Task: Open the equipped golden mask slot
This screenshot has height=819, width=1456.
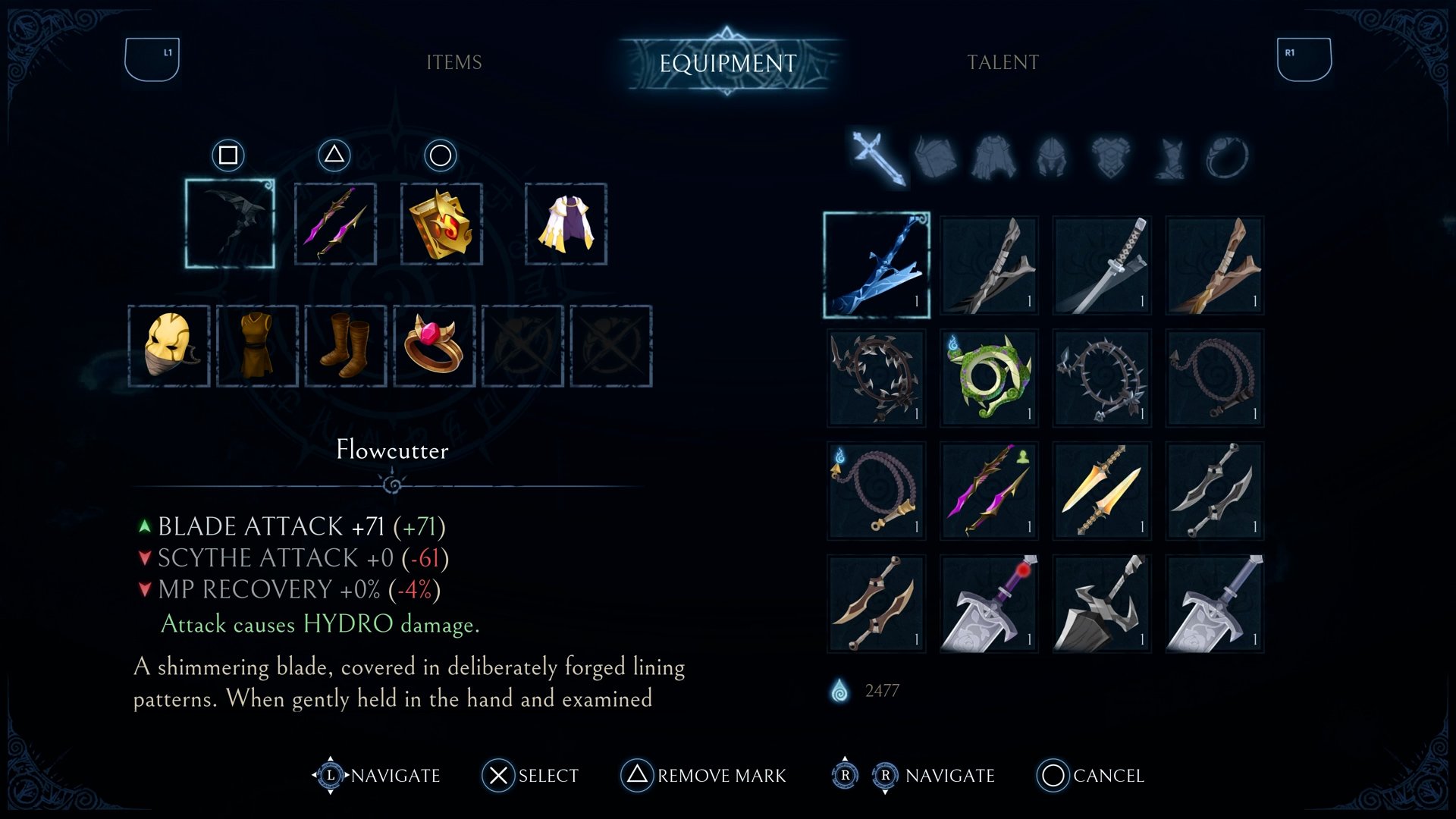Action: click(169, 346)
